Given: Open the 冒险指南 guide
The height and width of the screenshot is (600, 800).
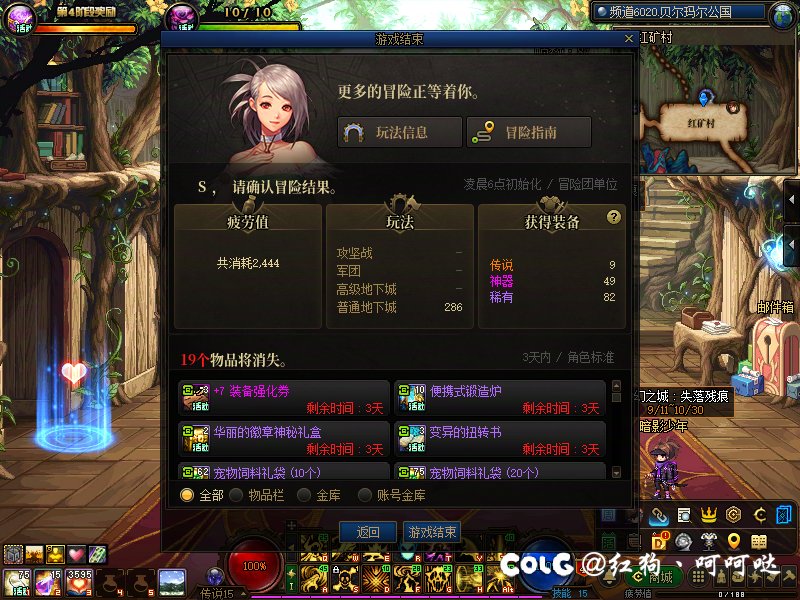Looking at the screenshot, I should pos(529,132).
